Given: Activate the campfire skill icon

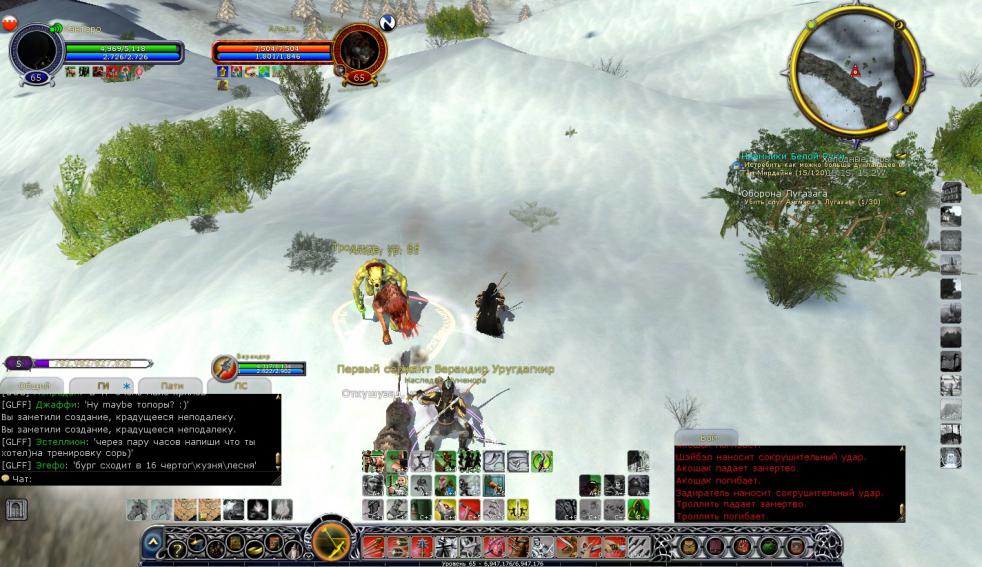Looking at the screenshot, I should 259,509.
